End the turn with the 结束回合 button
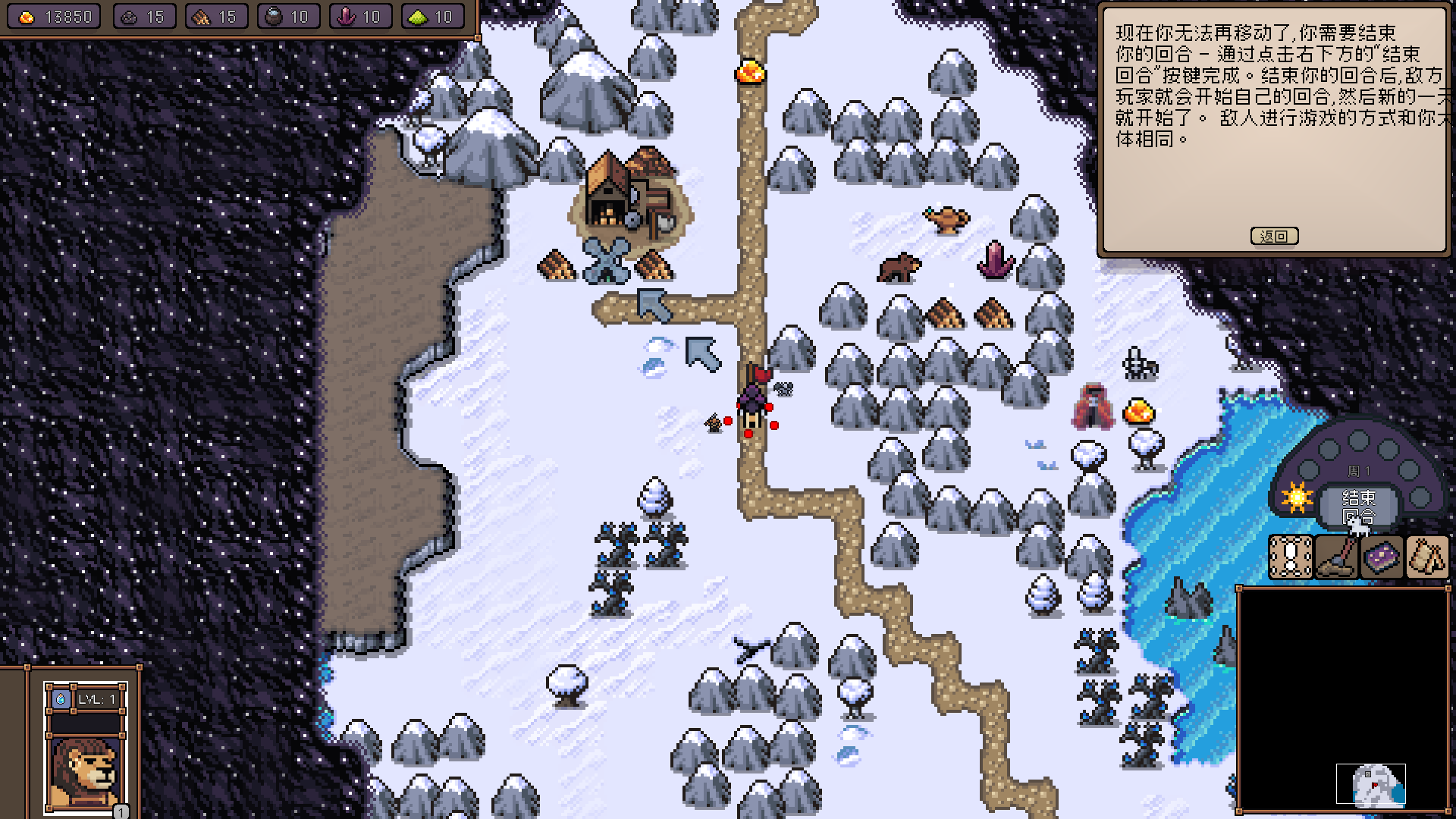Image resolution: width=1456 pixels, height=819 pixels. tap(1358, 507)
